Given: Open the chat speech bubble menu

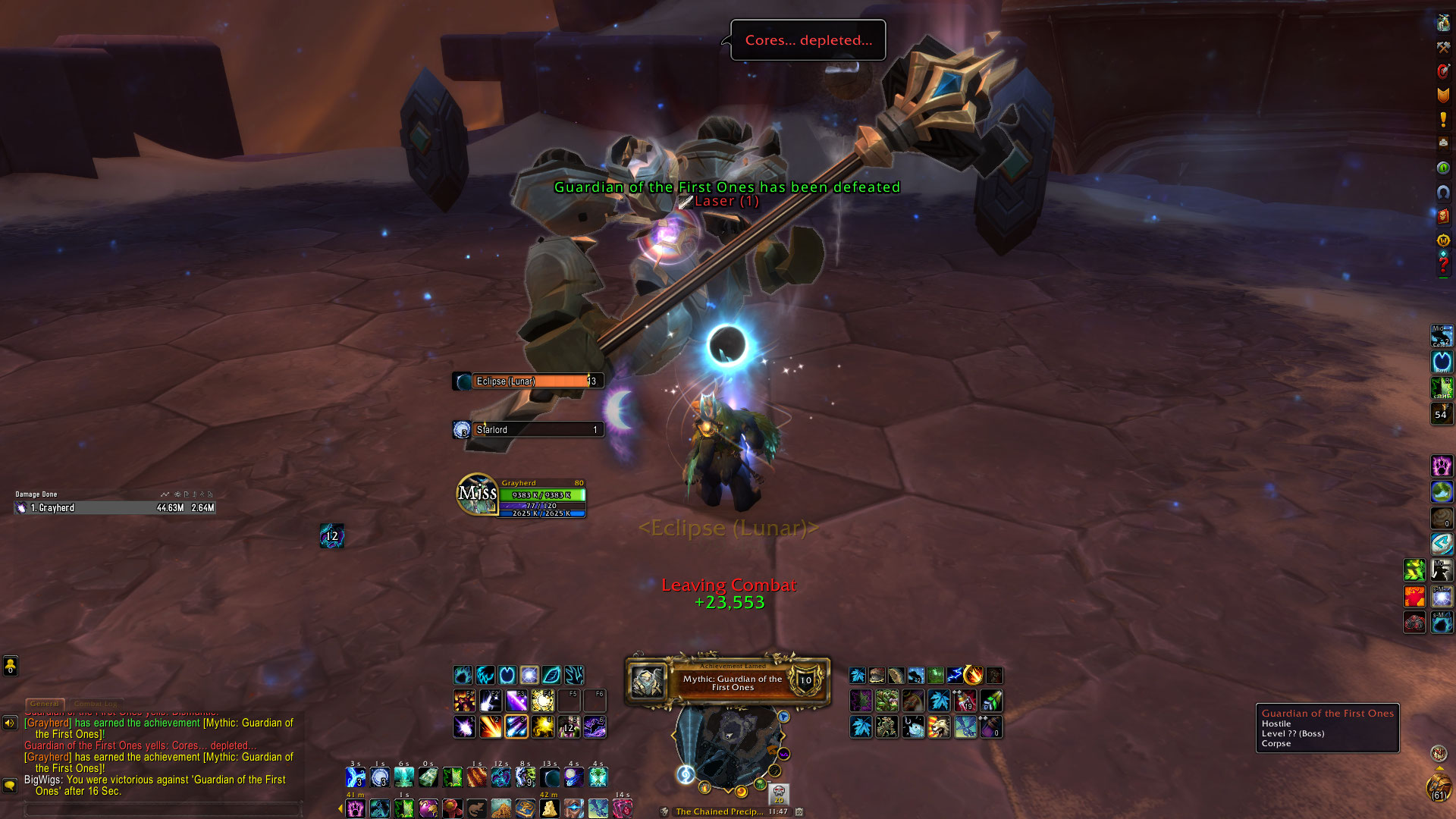Looking at the screenshot, I should coord(10,786).
